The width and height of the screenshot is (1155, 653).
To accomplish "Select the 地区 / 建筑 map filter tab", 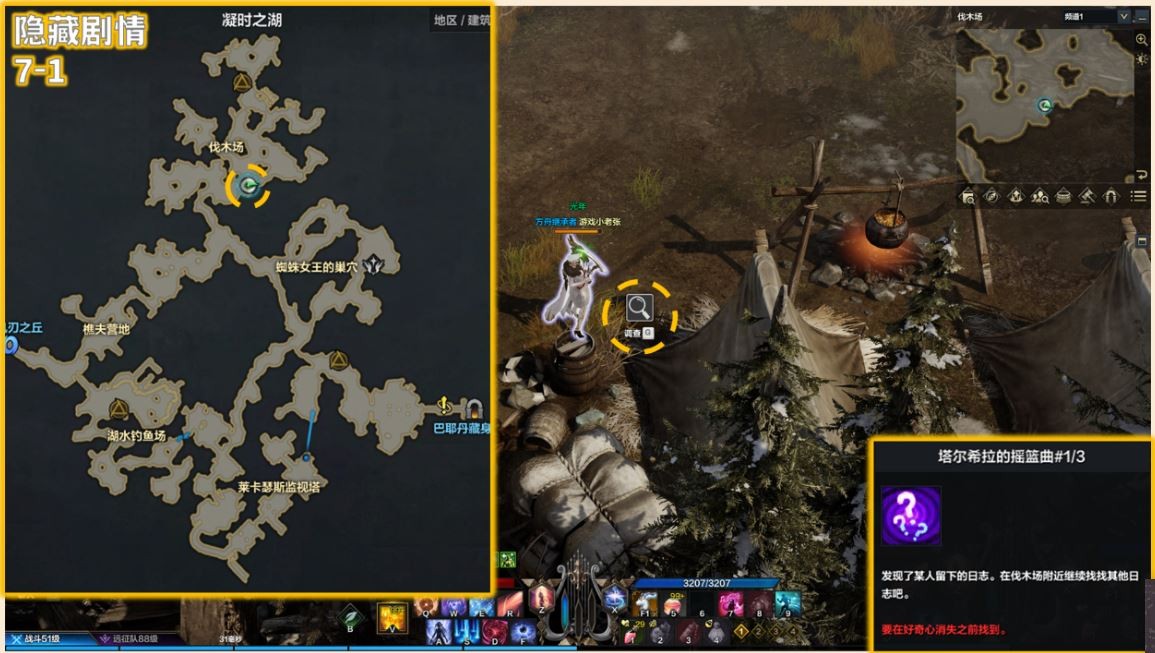I will click(x=461, y=20).
